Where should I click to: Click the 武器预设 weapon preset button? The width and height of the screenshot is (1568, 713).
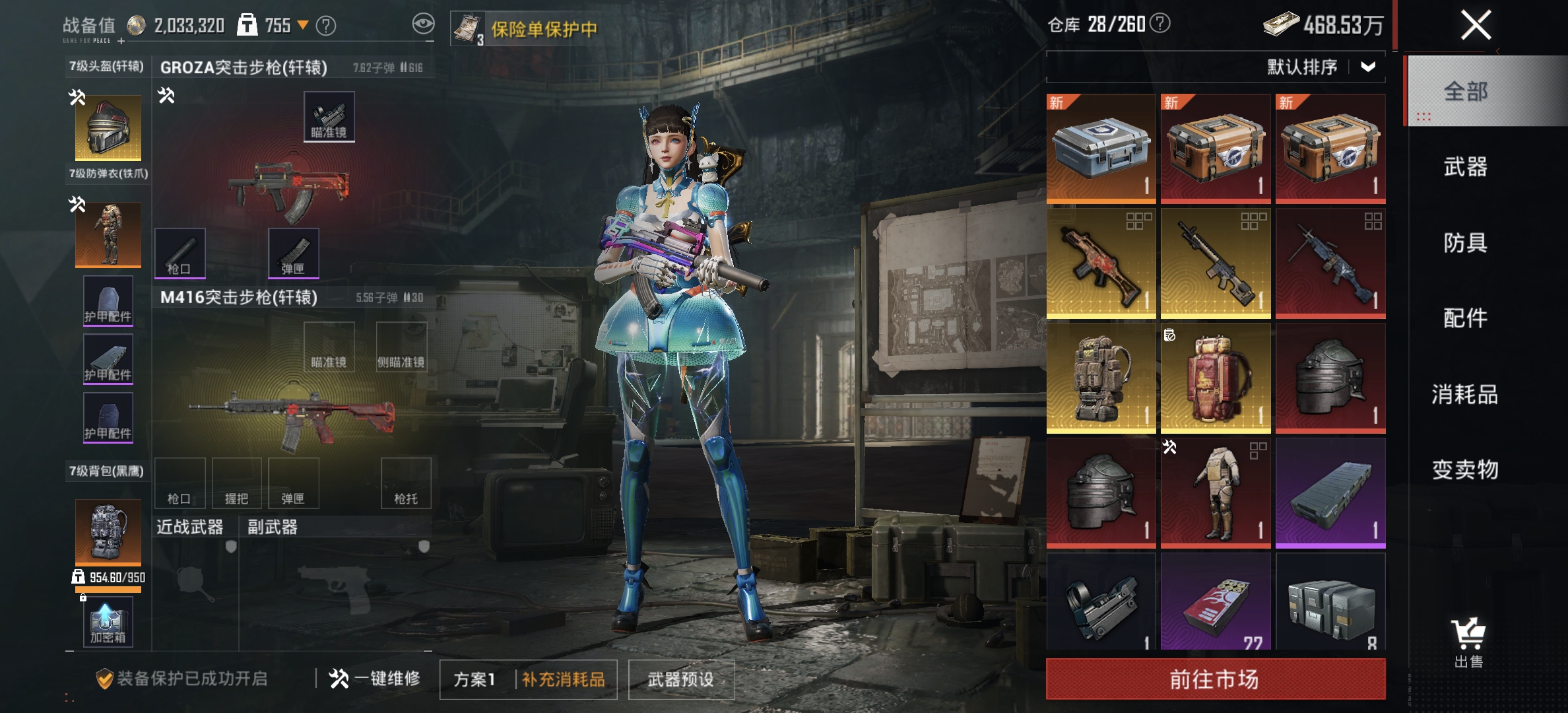point(682,680)
